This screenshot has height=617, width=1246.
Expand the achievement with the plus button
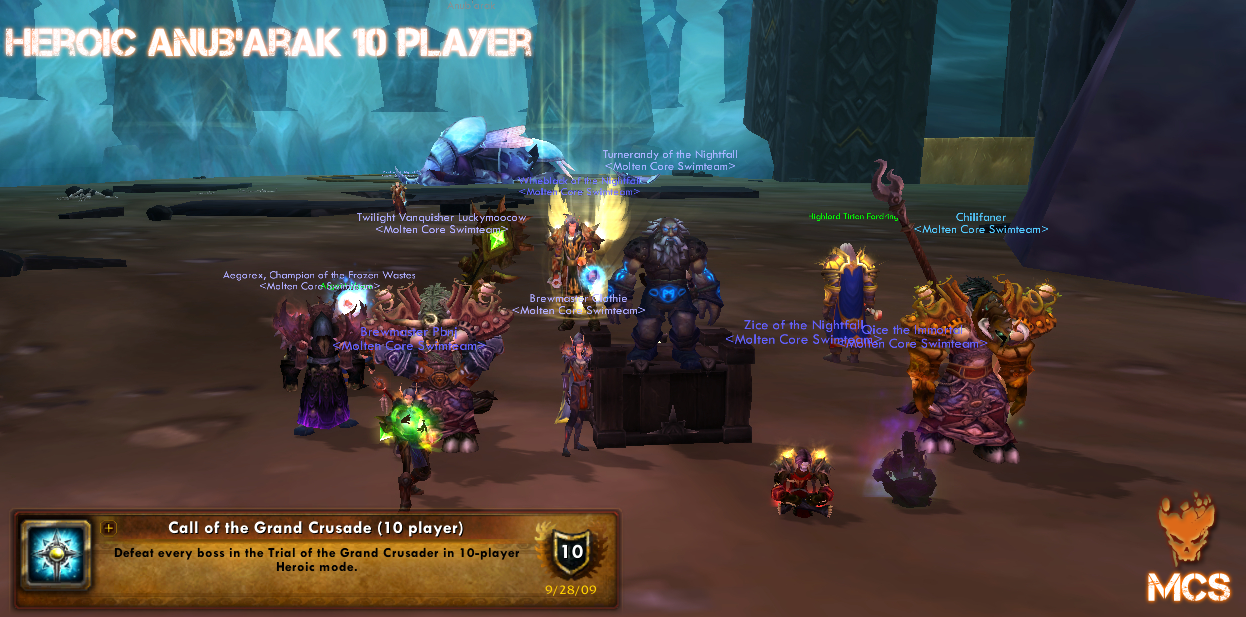[x=109, y=528]
